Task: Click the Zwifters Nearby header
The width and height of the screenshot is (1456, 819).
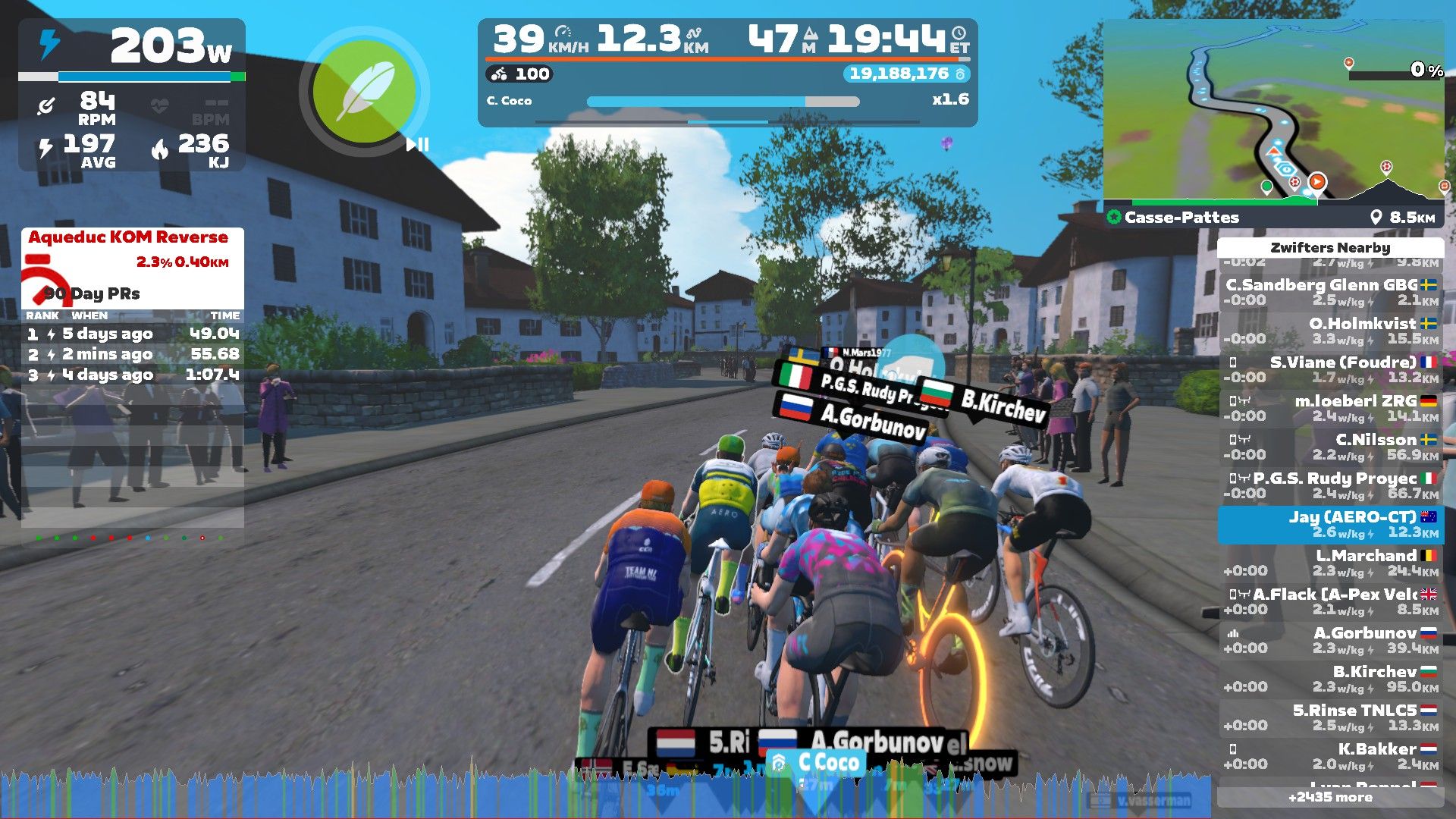Action: [1330, 248]
